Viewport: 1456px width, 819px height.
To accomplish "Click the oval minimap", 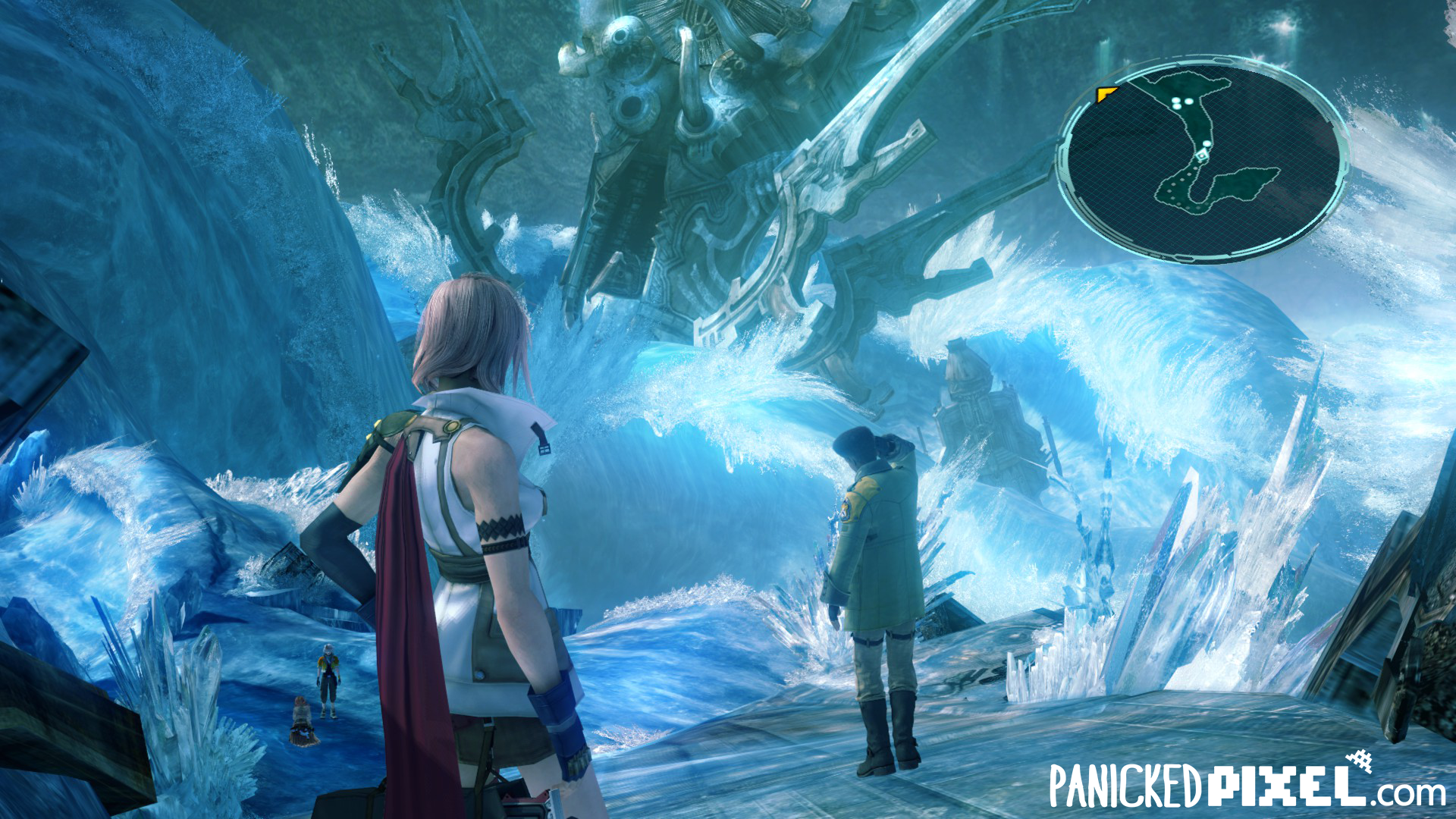I will 1203,162.
